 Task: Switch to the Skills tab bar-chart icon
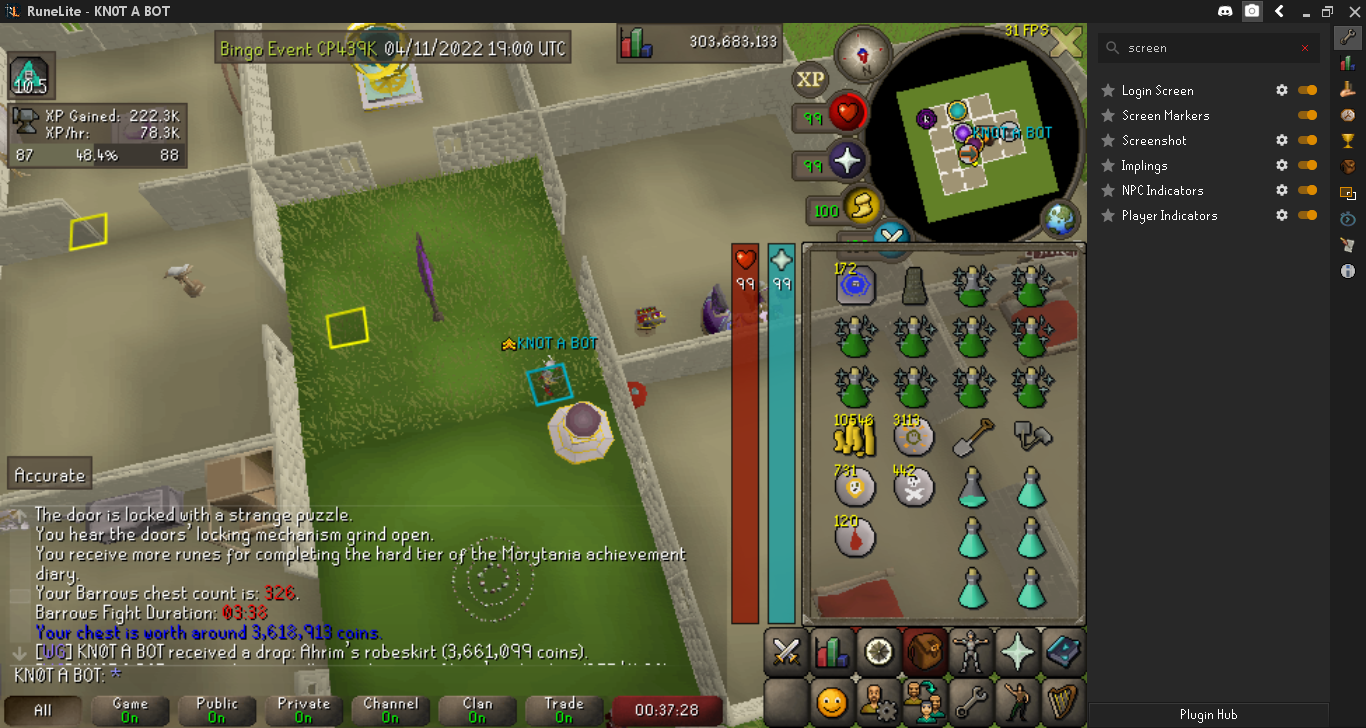click(x=832, y=653)
